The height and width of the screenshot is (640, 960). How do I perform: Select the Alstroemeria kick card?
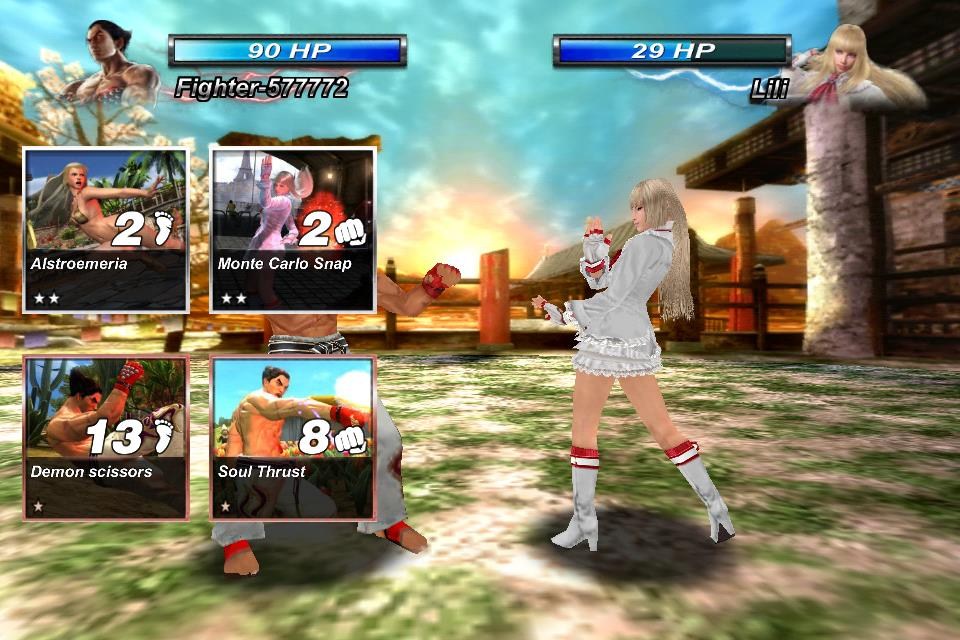(x=105, y=230)
